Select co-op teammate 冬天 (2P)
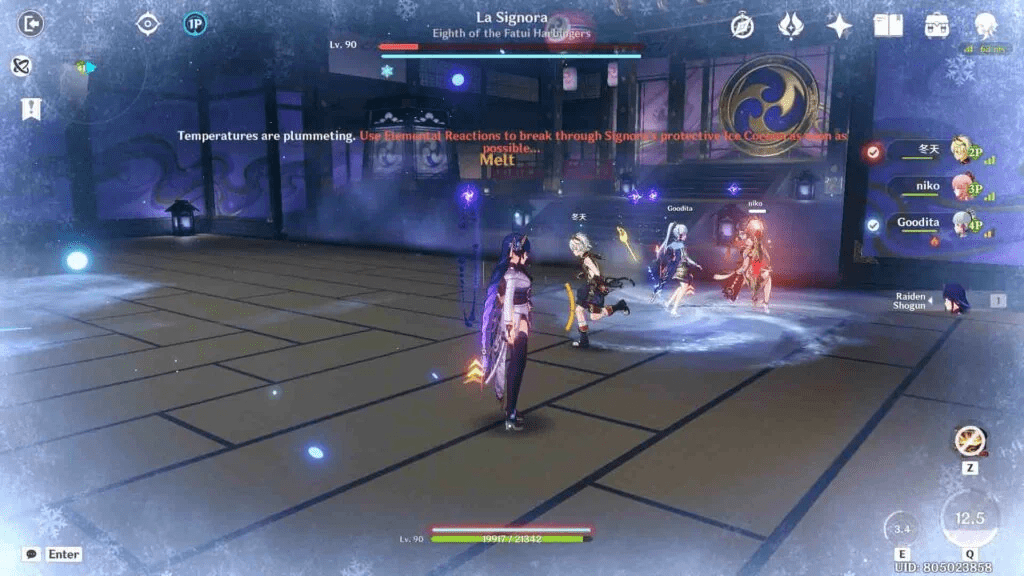This screenshot has height=576, width=1024. 930,151
